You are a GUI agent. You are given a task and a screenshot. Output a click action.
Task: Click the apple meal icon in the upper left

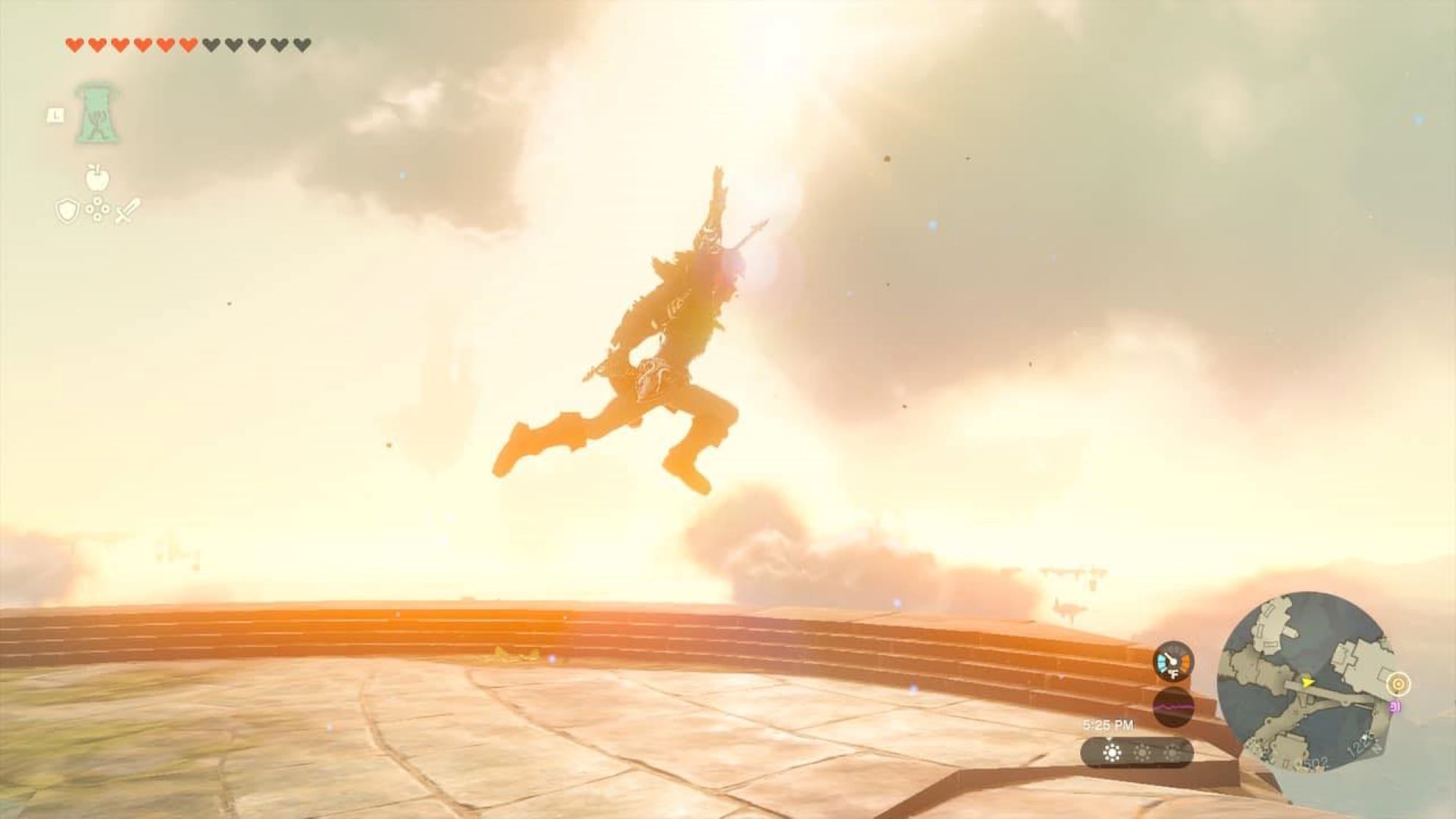pyautogui.click(x=97, y=179)
